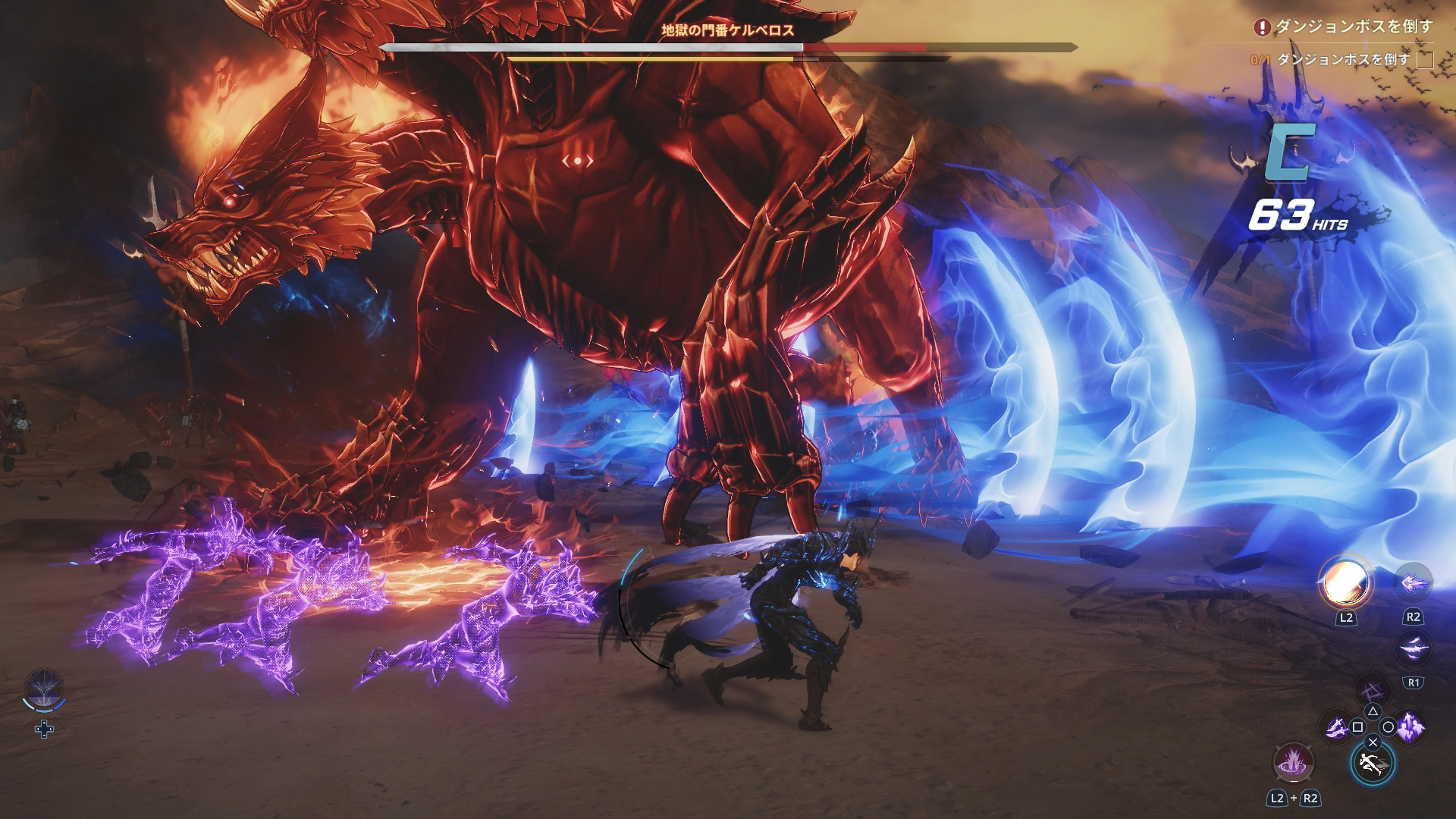Activate the shadow soldiers summon skill
The height and width of the screenshot is (819, 1456).
point(1410,727)
